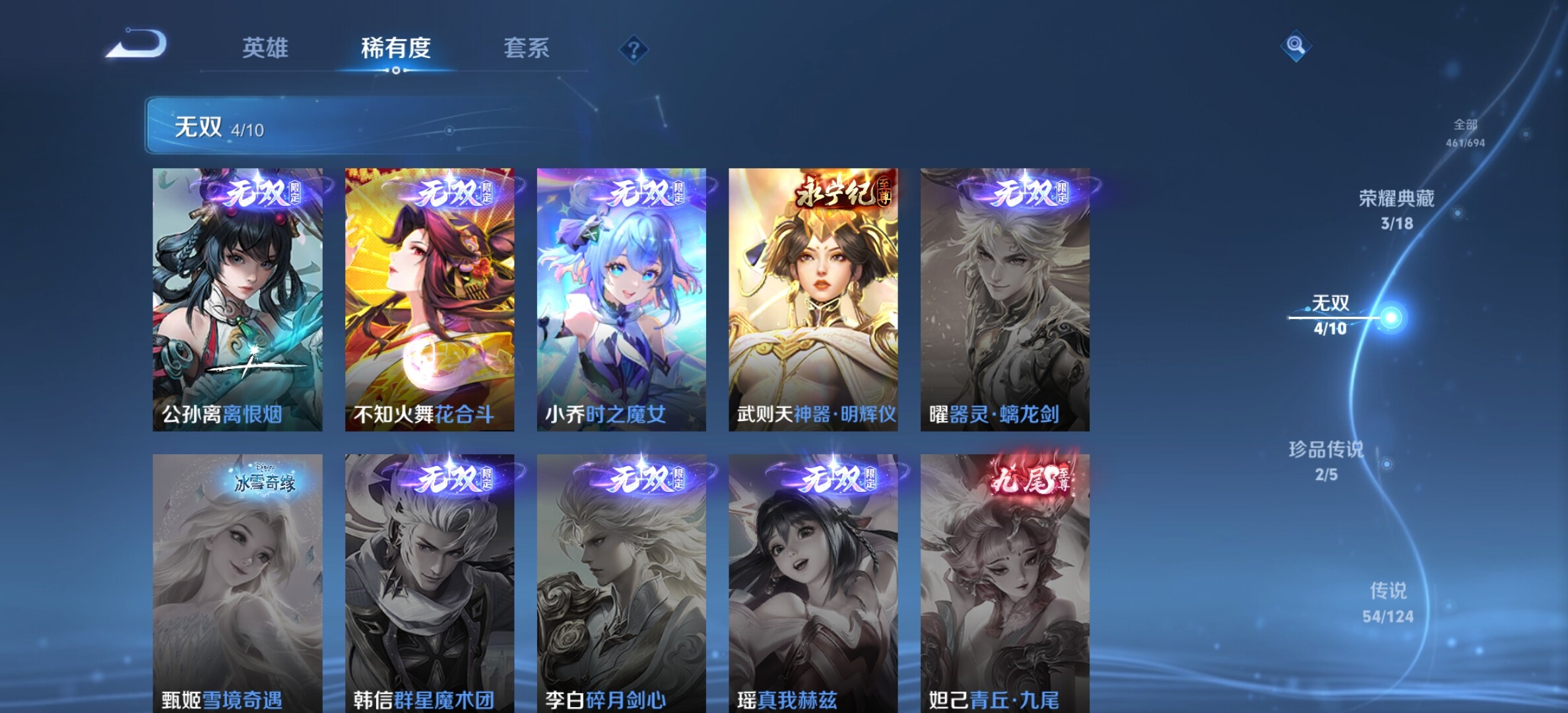The height and width of the screenshot is (713, 1568).
Task: Jump to 传说 54/124 section
Action: pyautogui.click(x=1388, y=601)
